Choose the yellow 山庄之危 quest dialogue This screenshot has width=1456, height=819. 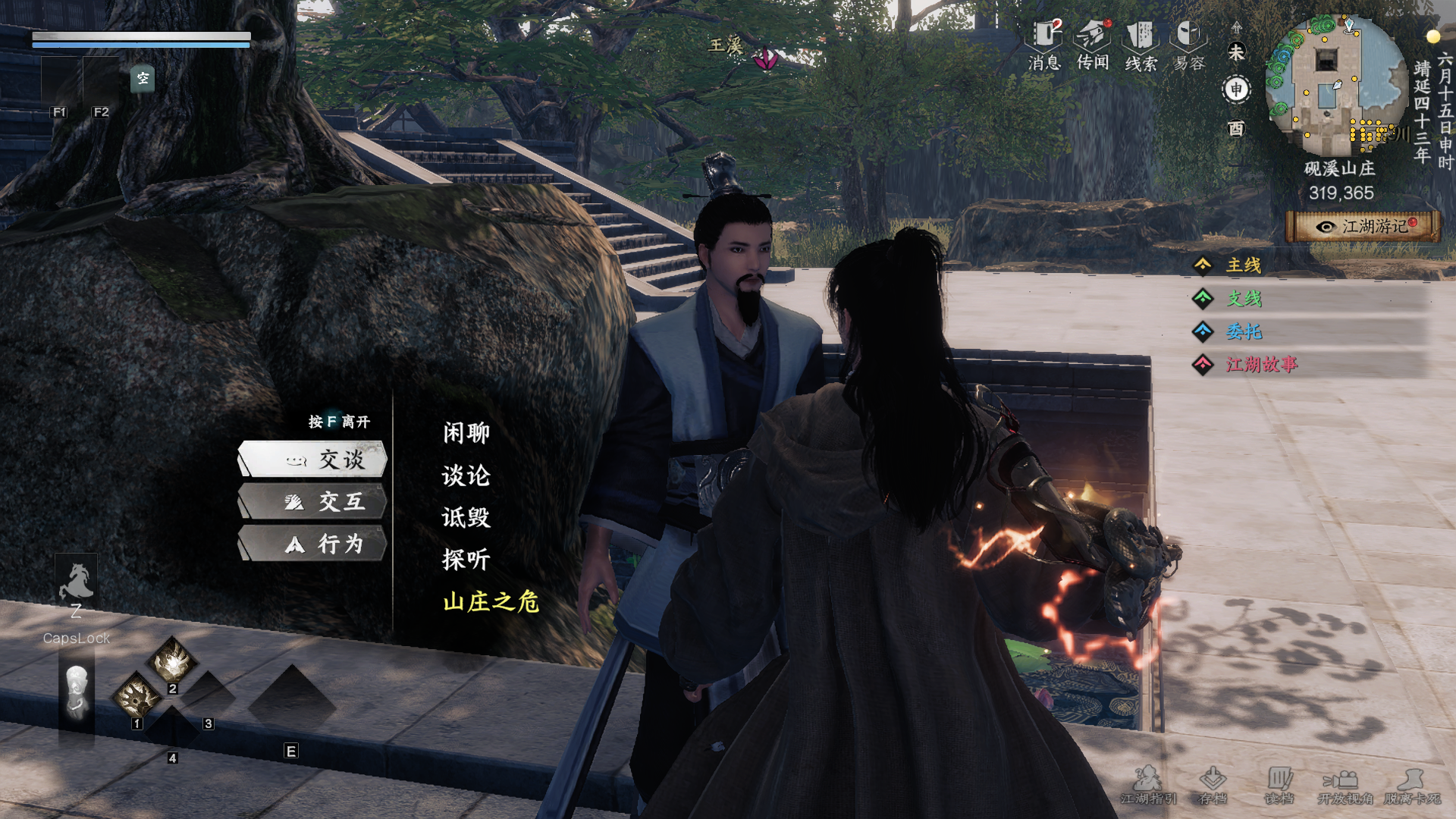491,602
